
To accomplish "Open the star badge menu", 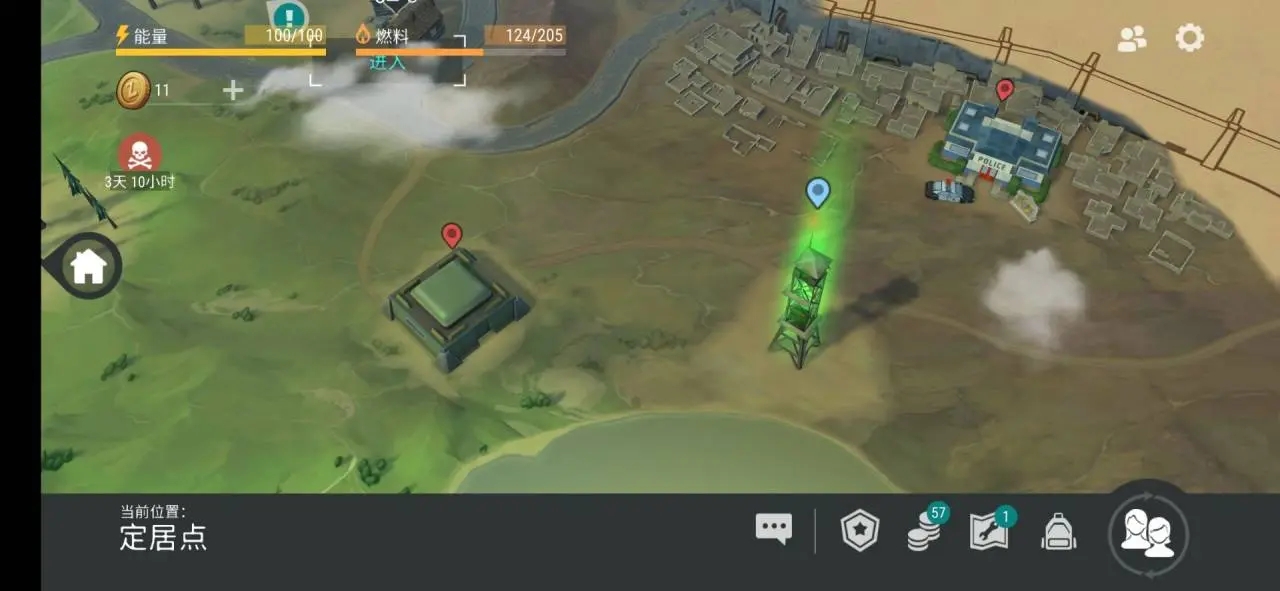I will coord(859,531).
